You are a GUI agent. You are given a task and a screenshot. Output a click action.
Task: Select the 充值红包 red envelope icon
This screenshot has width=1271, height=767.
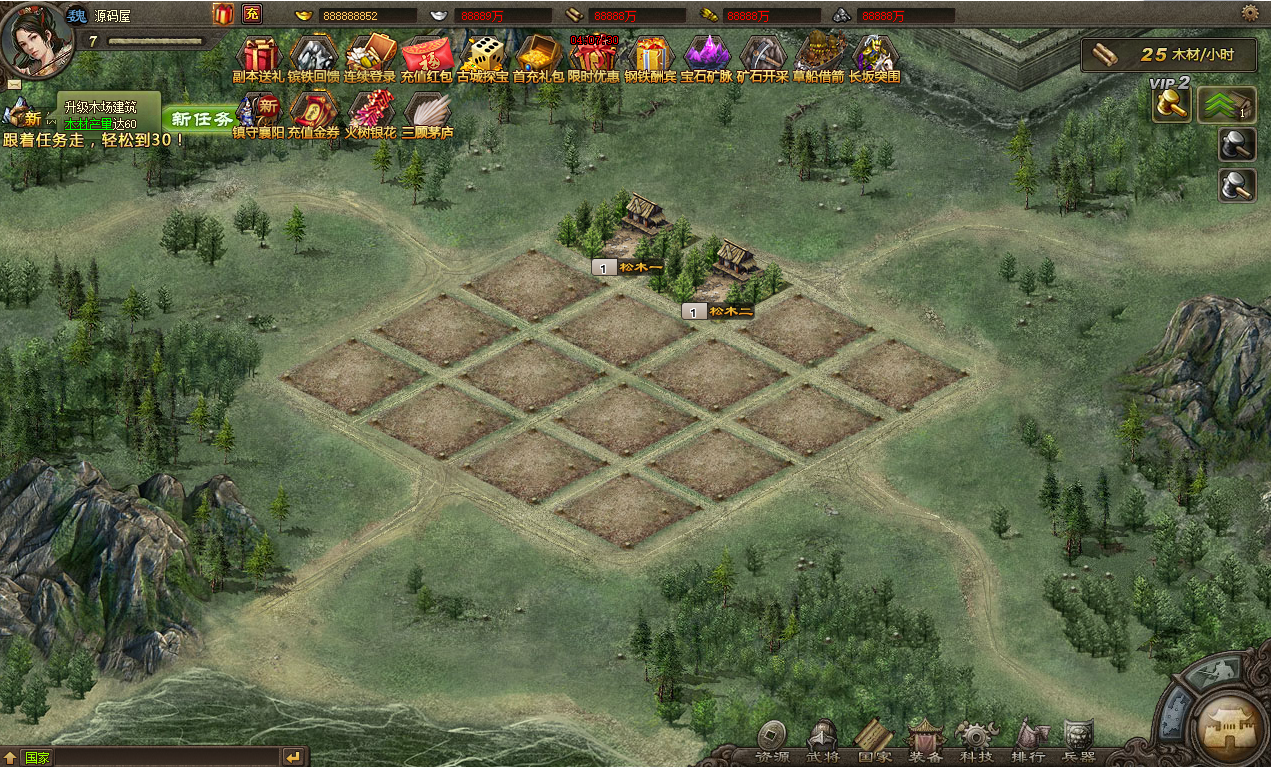(x=427, y=55)
